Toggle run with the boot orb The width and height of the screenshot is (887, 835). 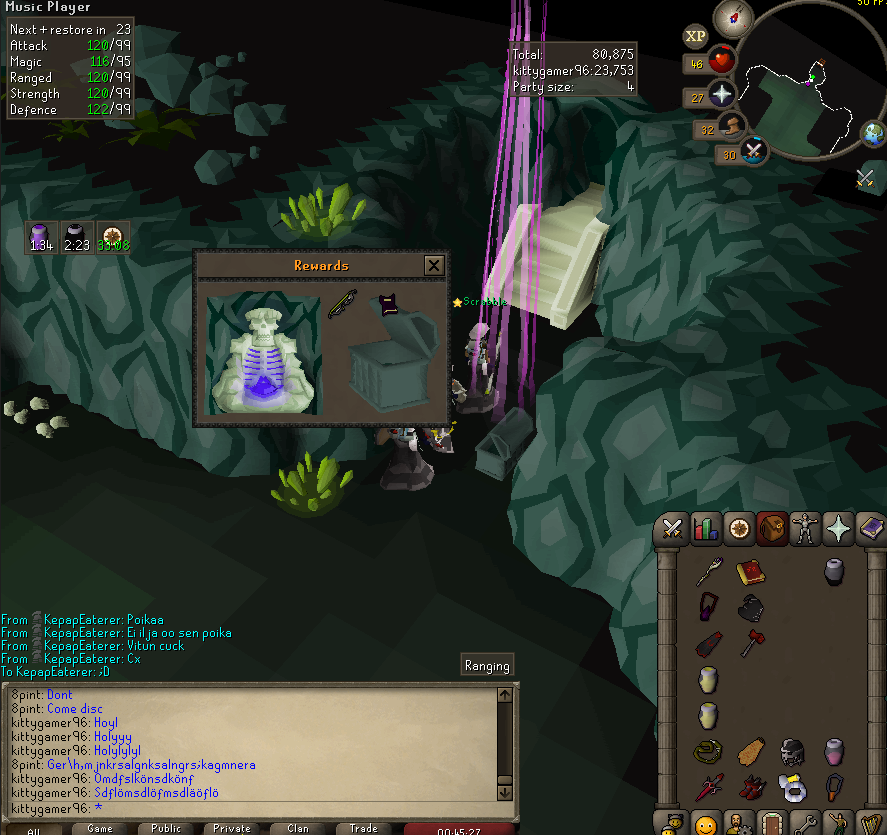coord(735,127)
